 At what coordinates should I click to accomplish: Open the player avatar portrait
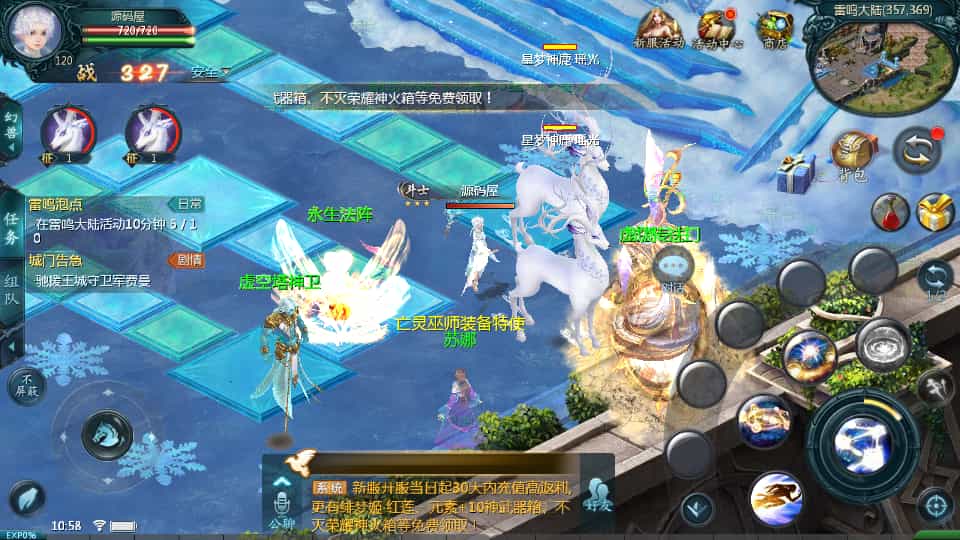[x=32, y=31]
